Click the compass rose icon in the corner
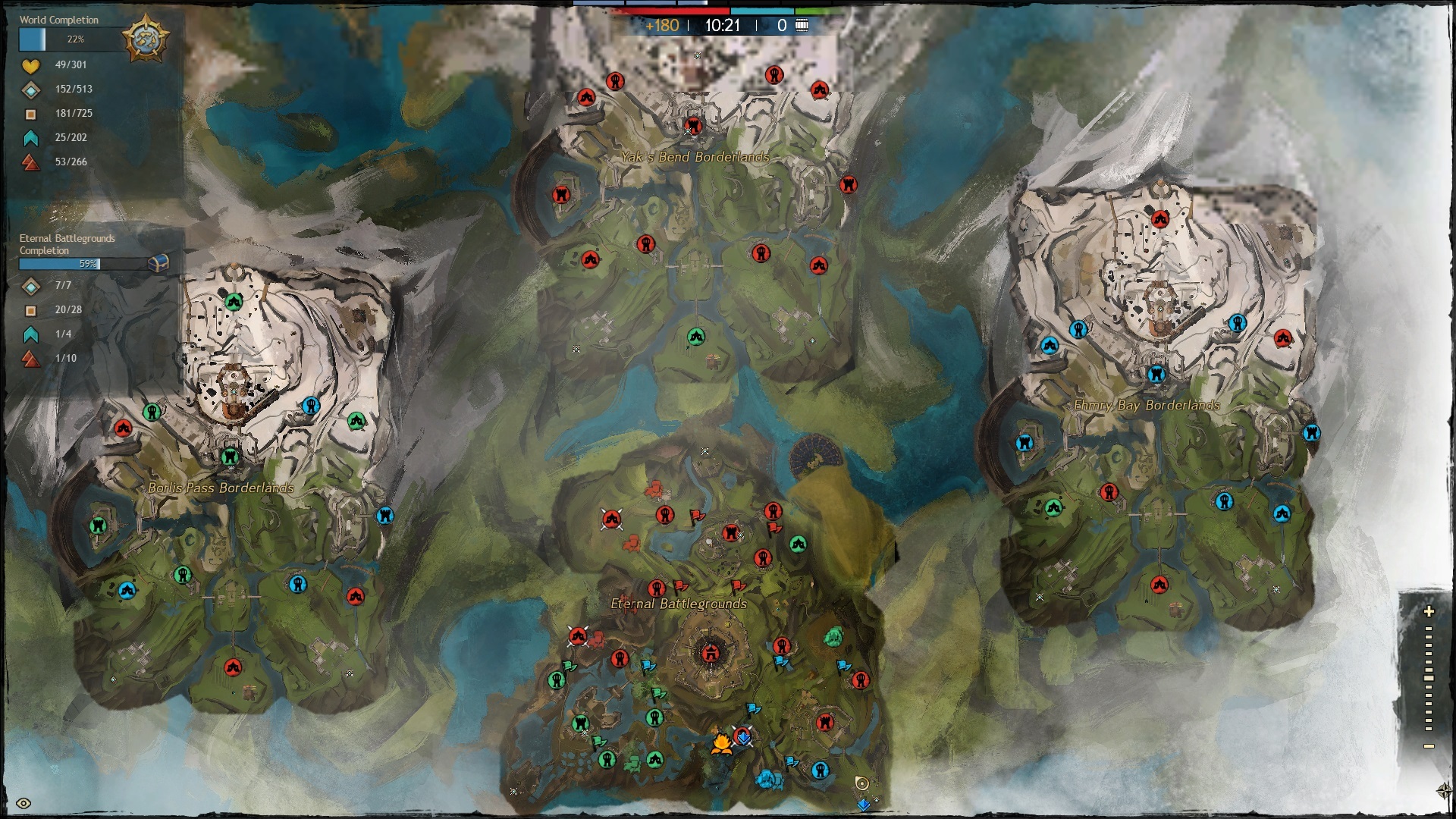 coord(1444,791)
